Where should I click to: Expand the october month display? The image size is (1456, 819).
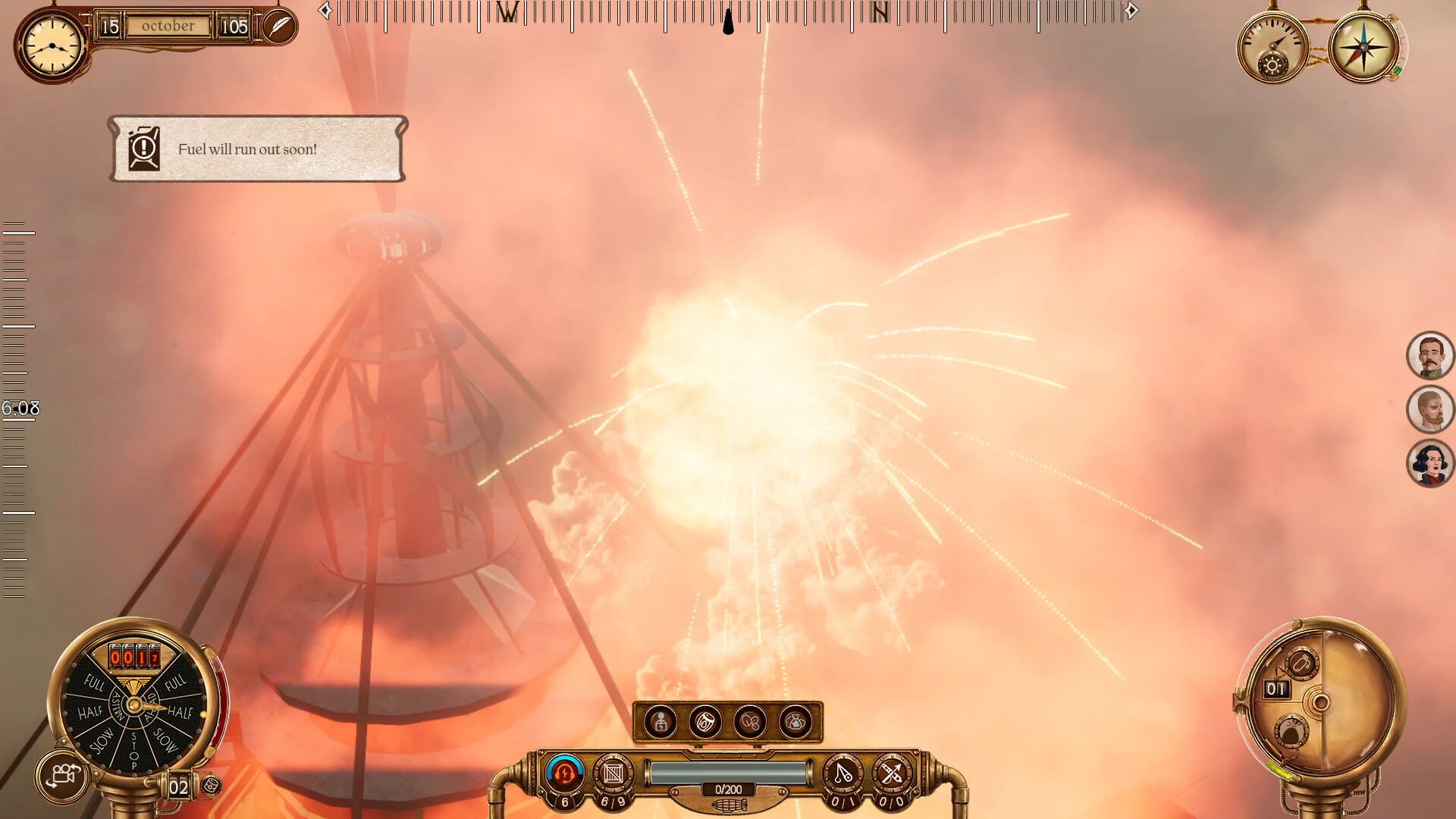coord(170,25)
